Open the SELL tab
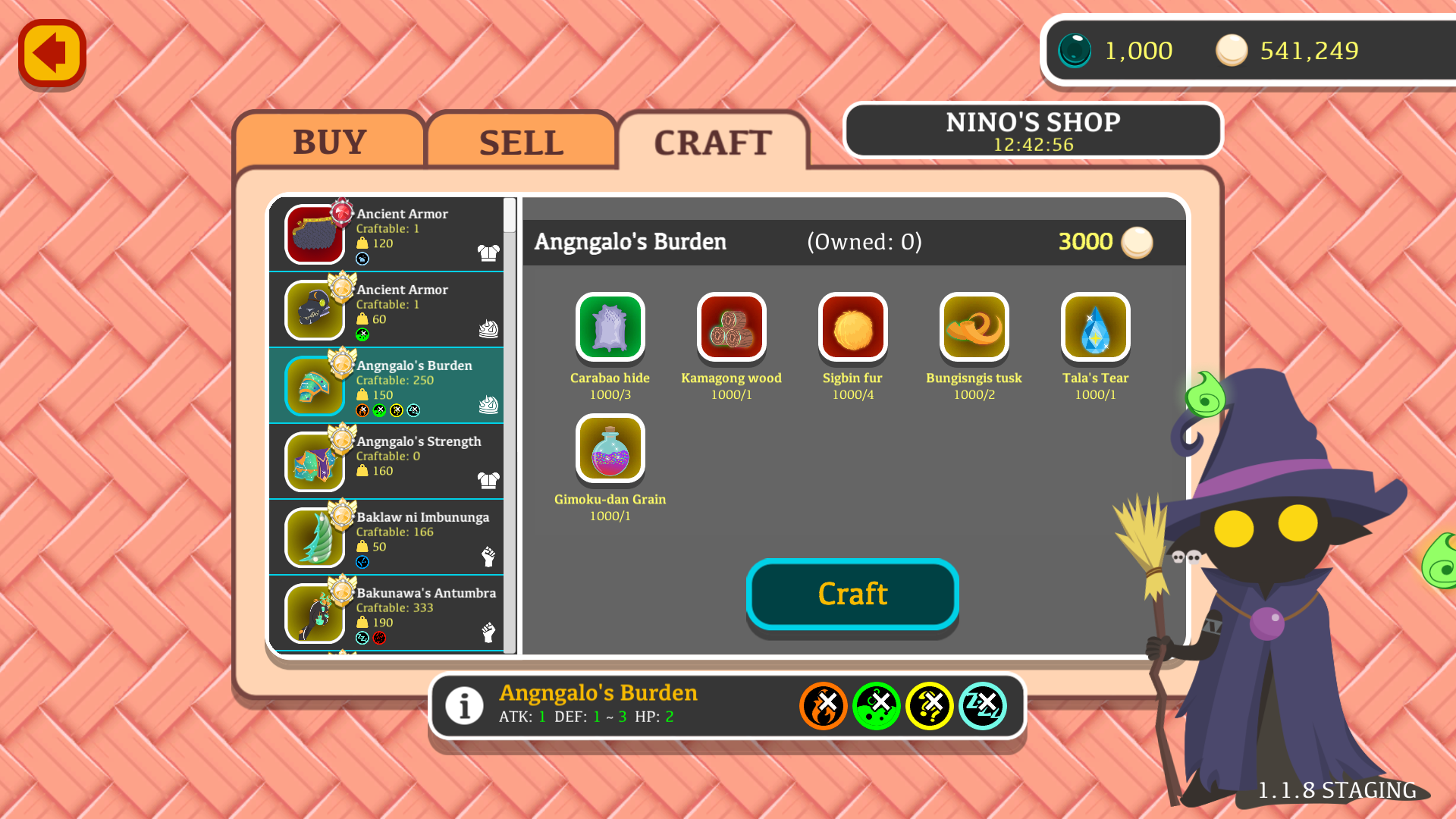The image size is (1456, 819). point(521,143)
